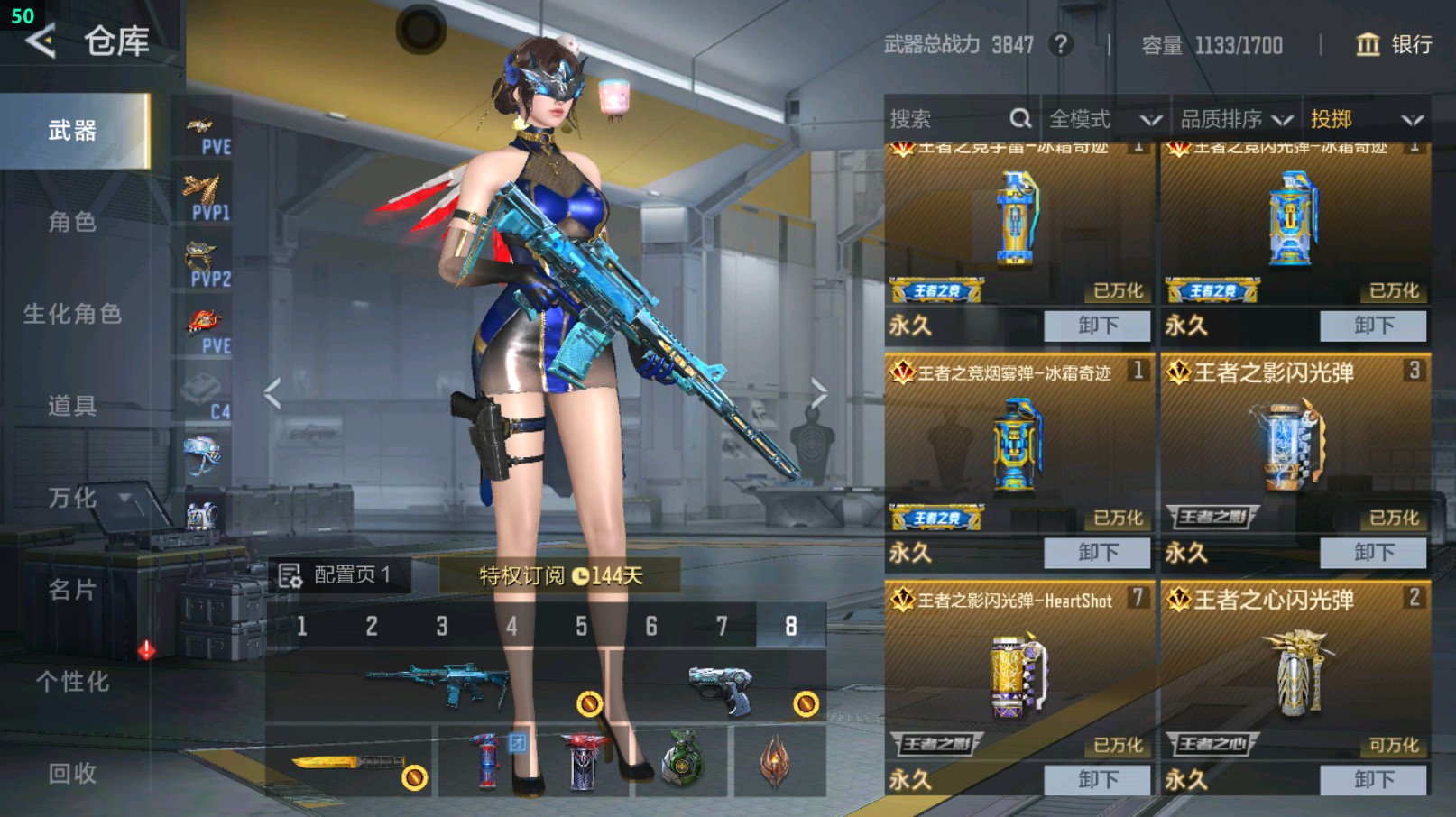Open the 银行 bank
The image size is (1456, 817).
(1394, 44)
